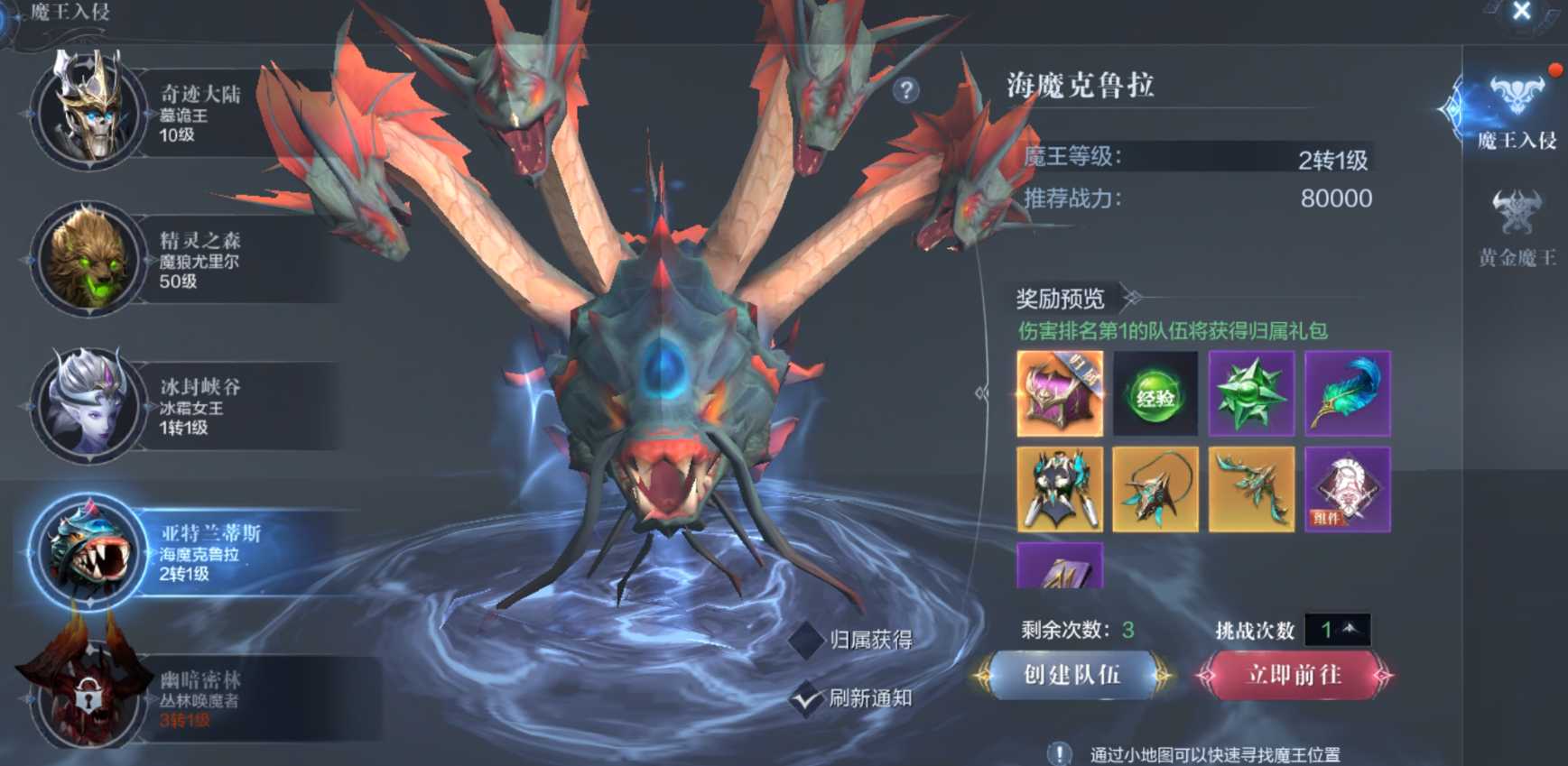The height and width of the screenshot is (766, 1568).
Task: Switch to the 黄金魔王 tab
Action: [1517, 231]
